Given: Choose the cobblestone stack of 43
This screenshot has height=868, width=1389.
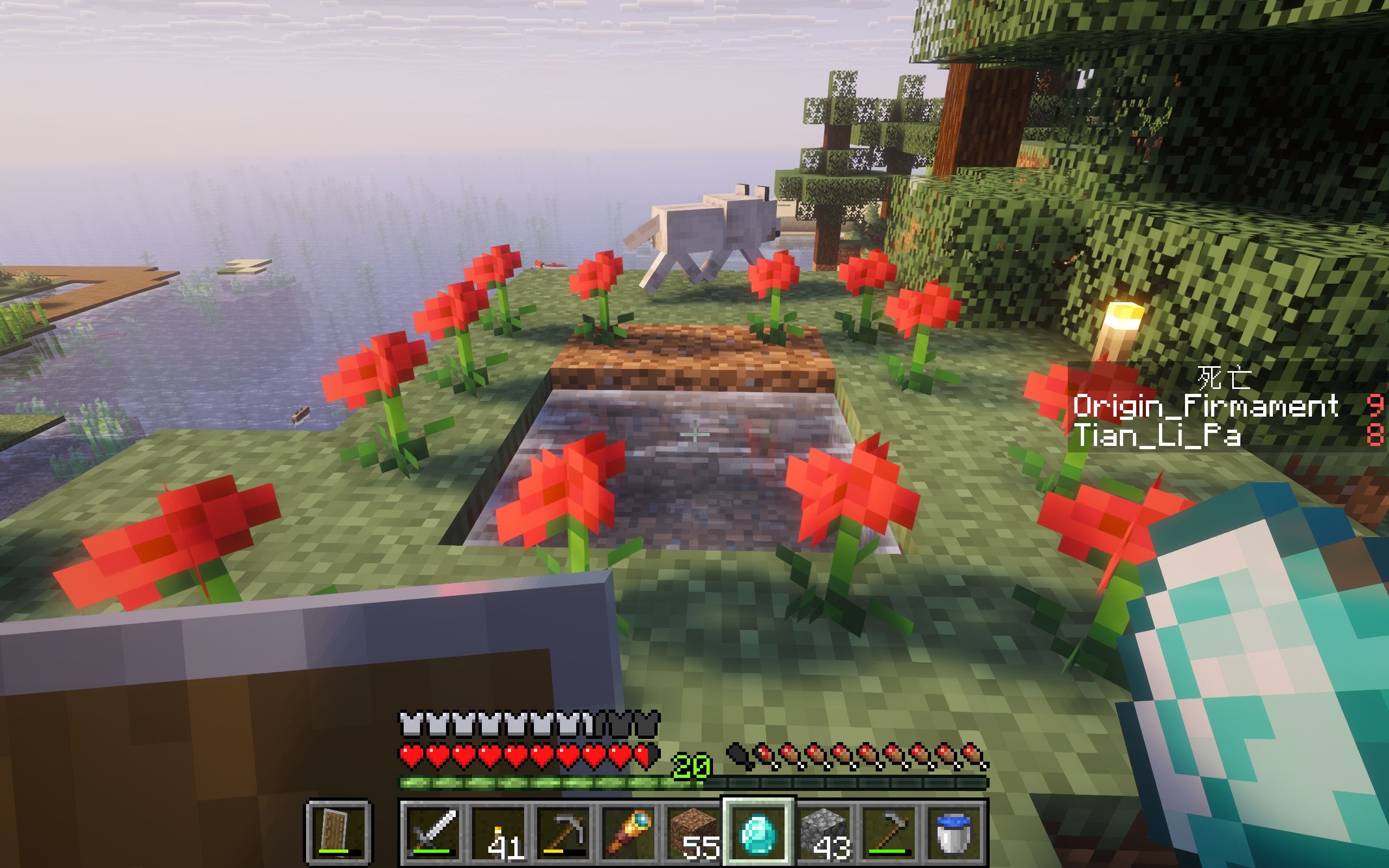Looking at the screenshot, I should pyautogui.click(x=824, y=831).
